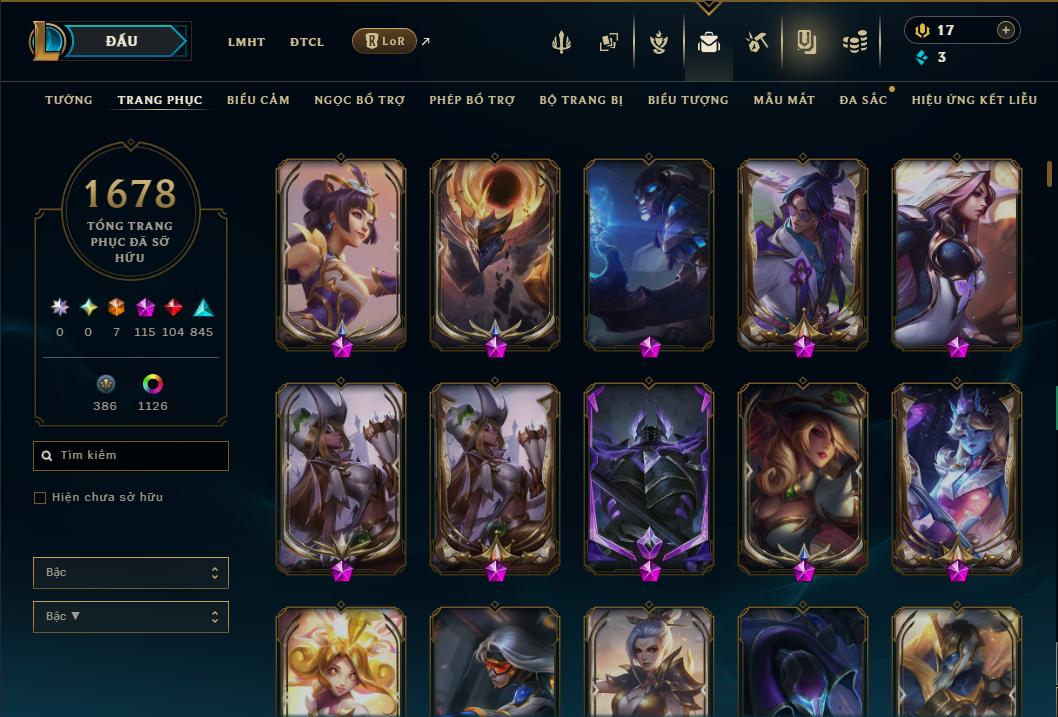
Task: Open the store coins icon
Action: [854, 42]
